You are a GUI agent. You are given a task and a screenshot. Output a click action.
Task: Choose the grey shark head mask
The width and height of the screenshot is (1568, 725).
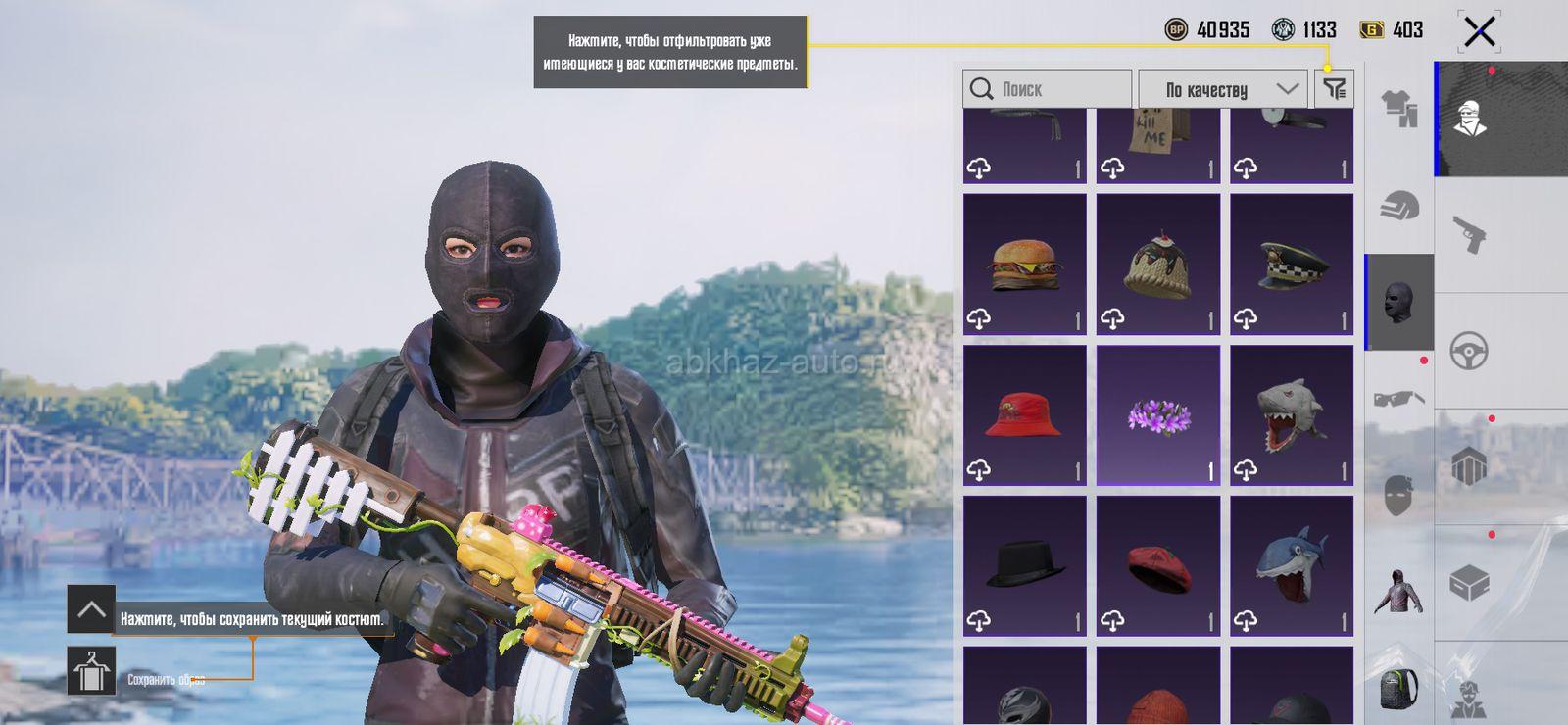(x=1292, y=415)
